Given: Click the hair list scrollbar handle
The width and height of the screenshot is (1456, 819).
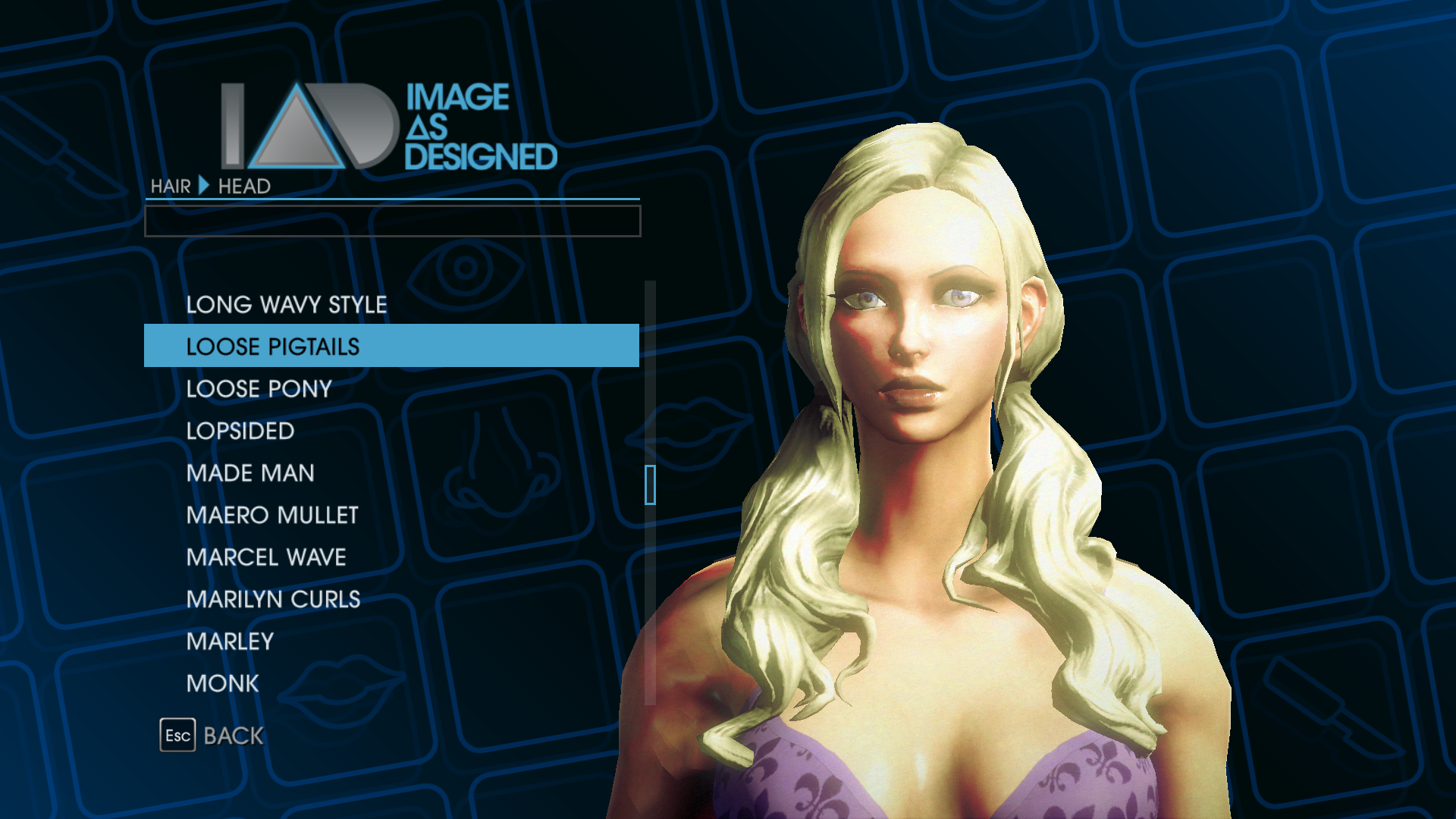Looking at the screenshot, I should [650, 485].
